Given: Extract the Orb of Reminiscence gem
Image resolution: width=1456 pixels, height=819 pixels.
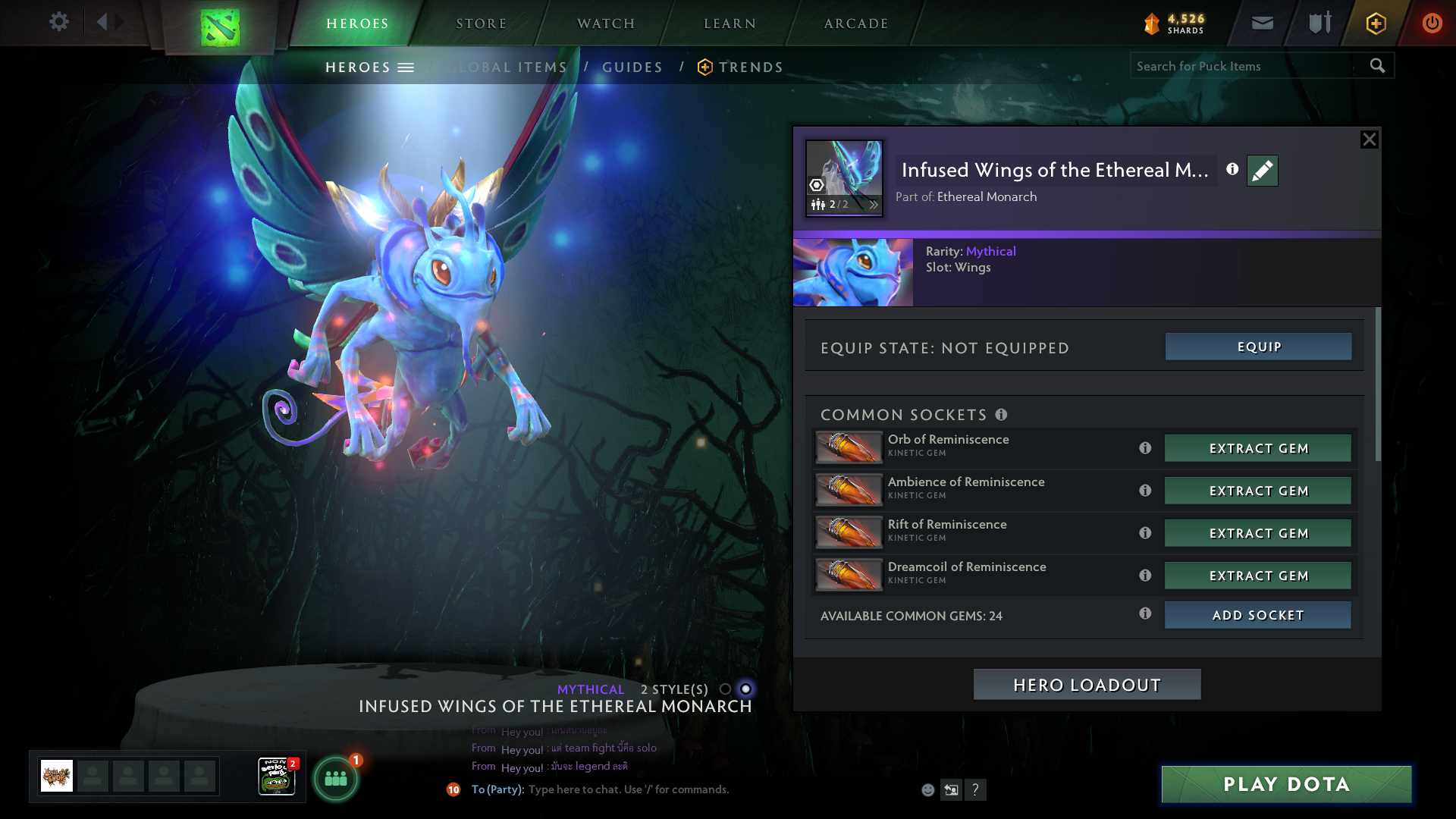Looking at the screenshot, I should tap(1258, 448).
